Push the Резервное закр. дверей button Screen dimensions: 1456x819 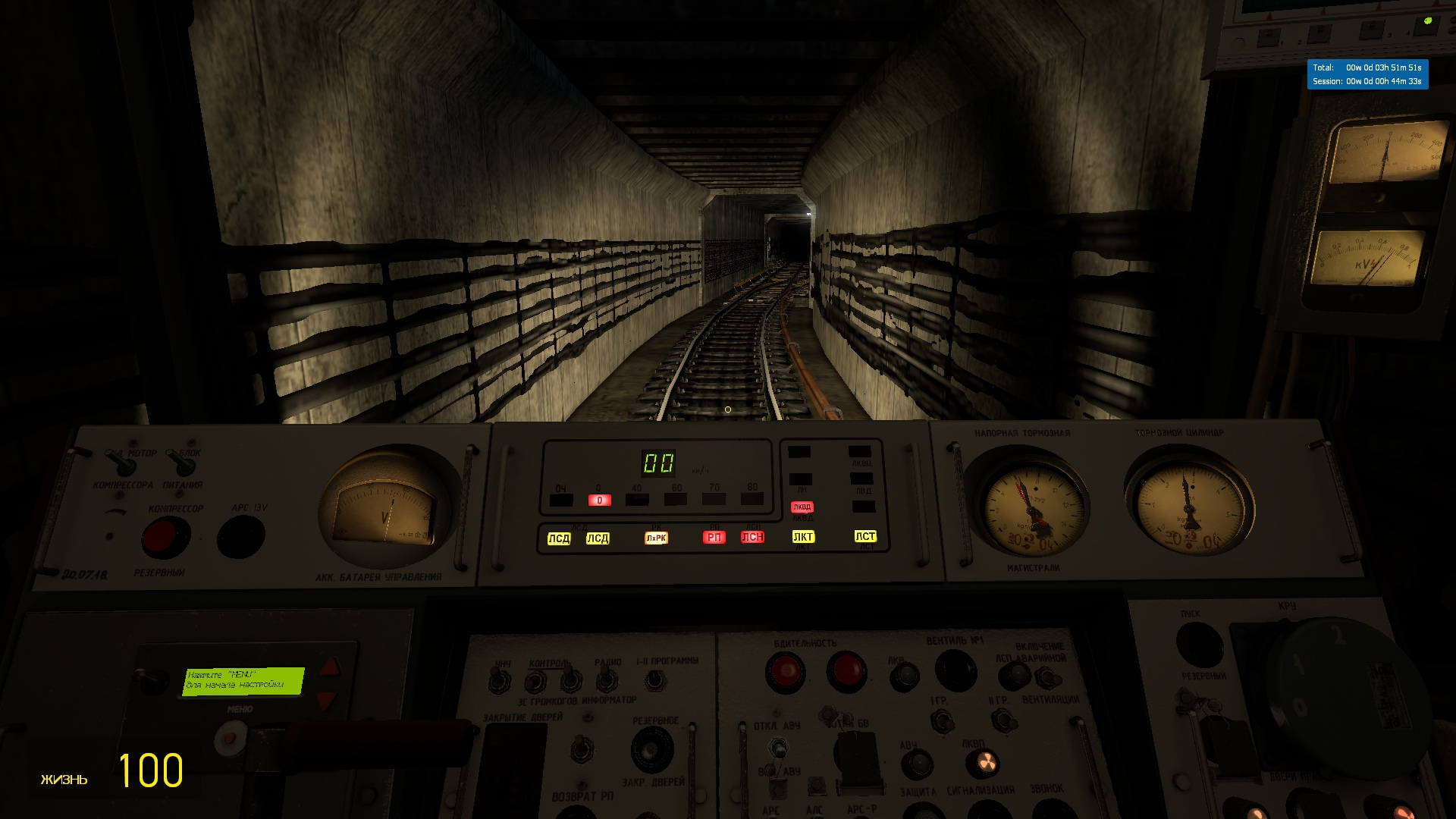pos(652,749)
